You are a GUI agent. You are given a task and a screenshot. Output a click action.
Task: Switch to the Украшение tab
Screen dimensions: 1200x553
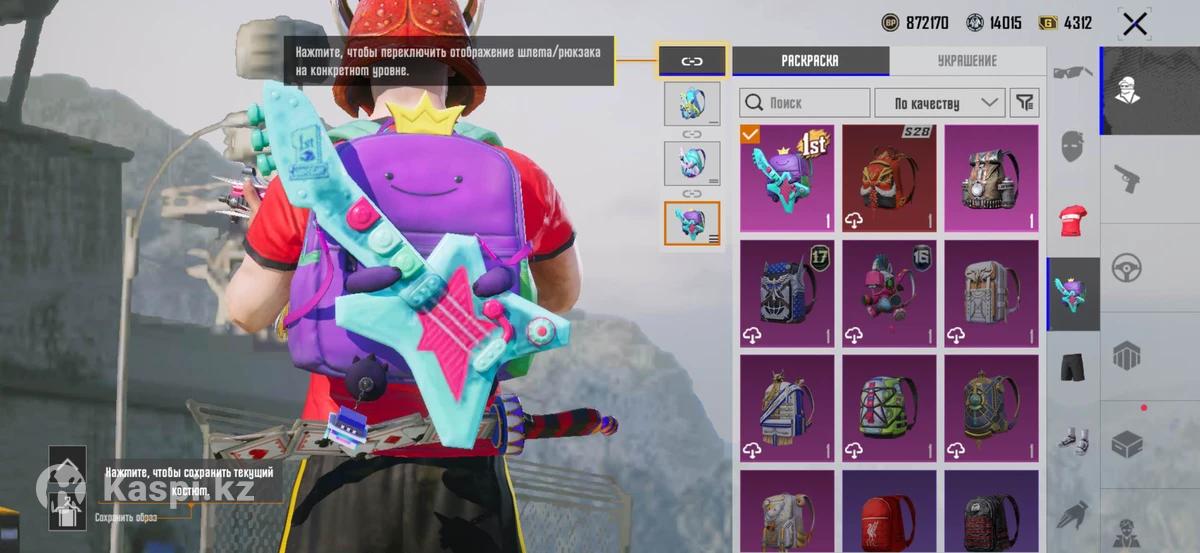967,61
